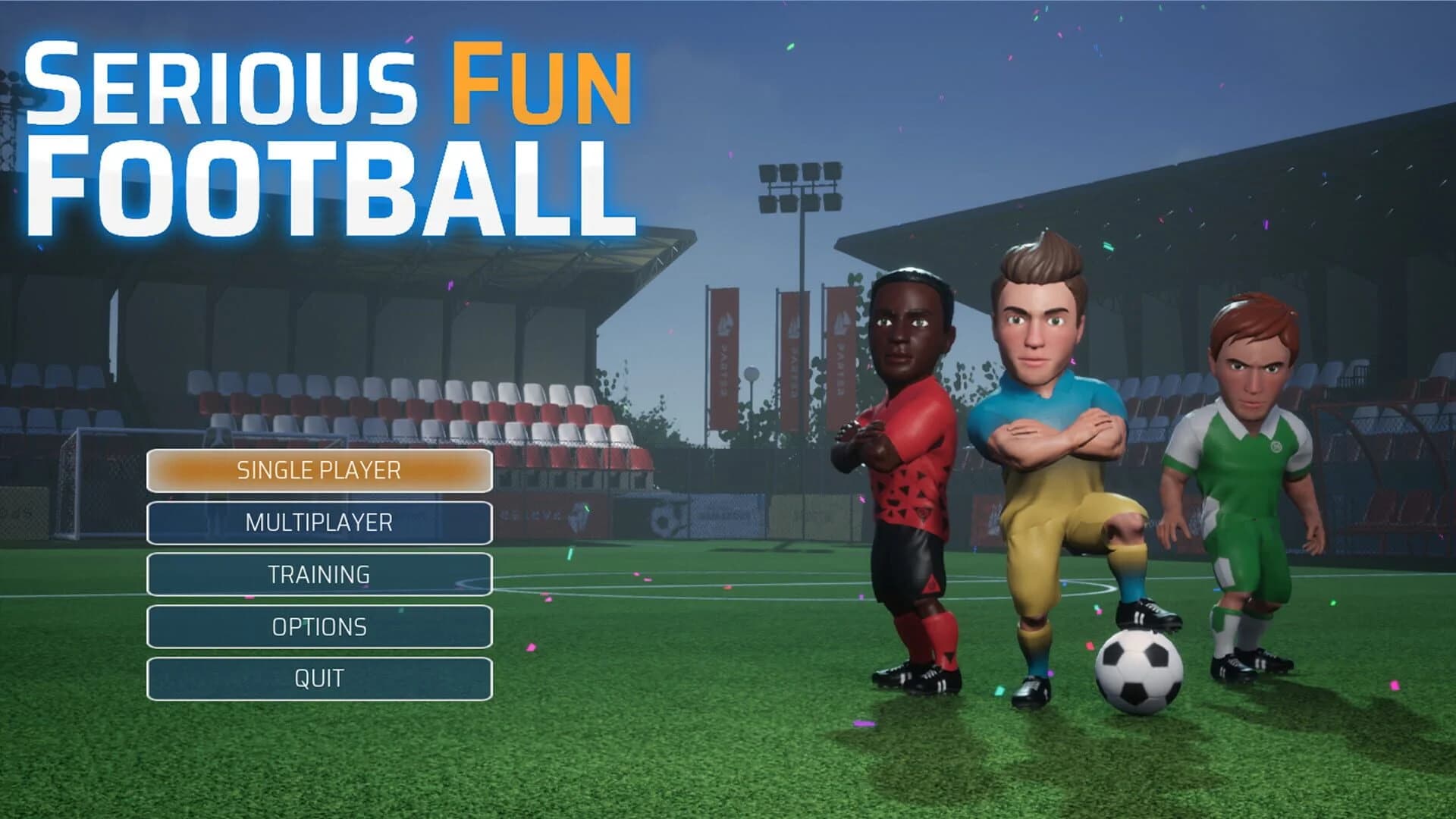Open Multiplayer mode
Viewport: 1456px width, 819px height.
pyautogui.click(x=318, y=522)
